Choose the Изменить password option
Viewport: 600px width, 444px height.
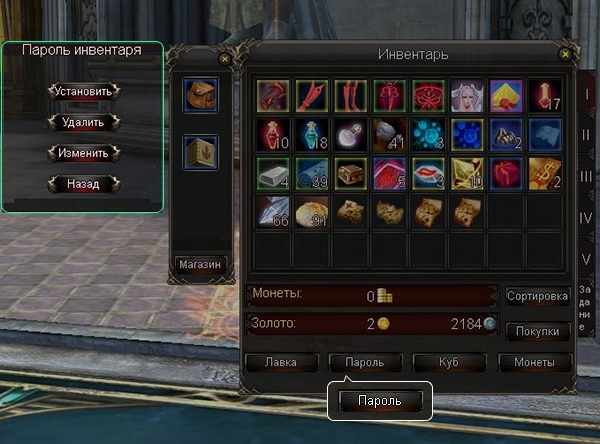point(84,153)
